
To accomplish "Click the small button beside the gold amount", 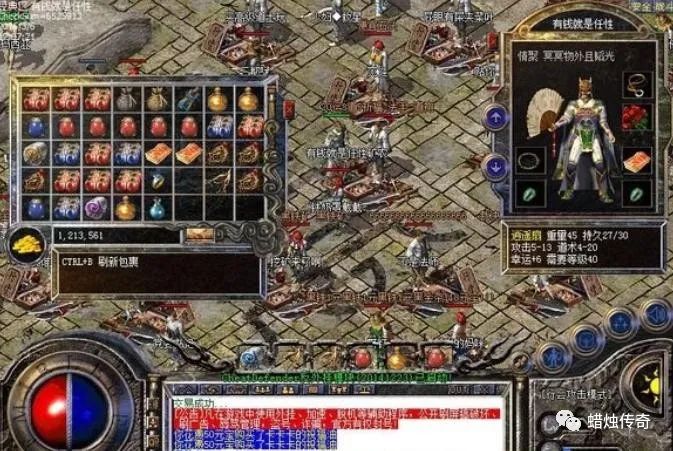I will tap(199, 236).
